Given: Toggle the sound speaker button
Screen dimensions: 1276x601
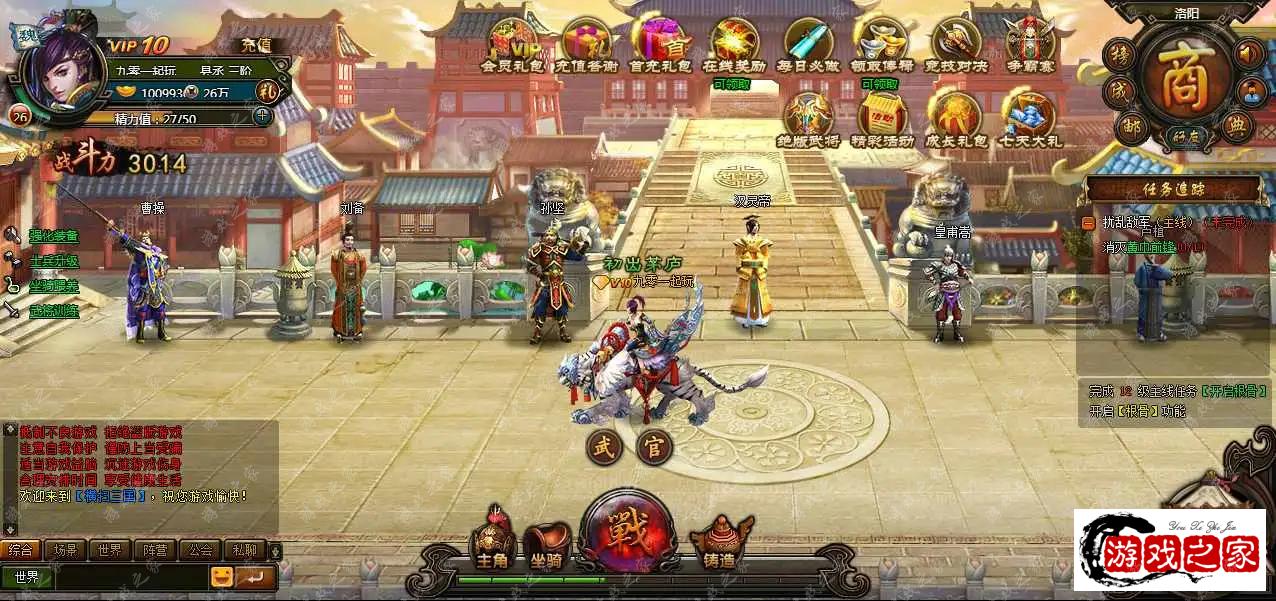Looking at the screenshot, I should (1249, 53).
